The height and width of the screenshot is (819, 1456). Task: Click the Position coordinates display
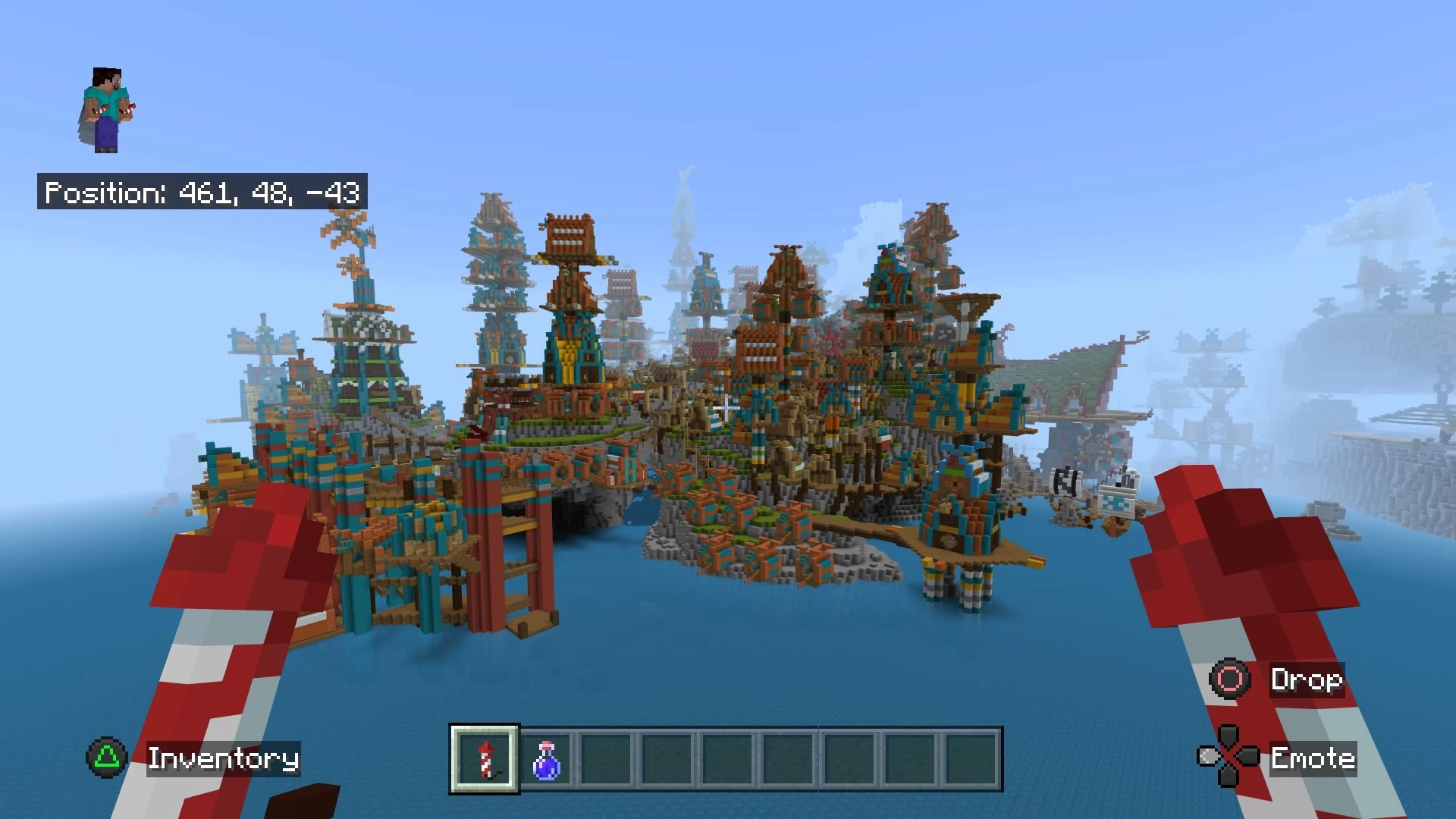[202, 193]
